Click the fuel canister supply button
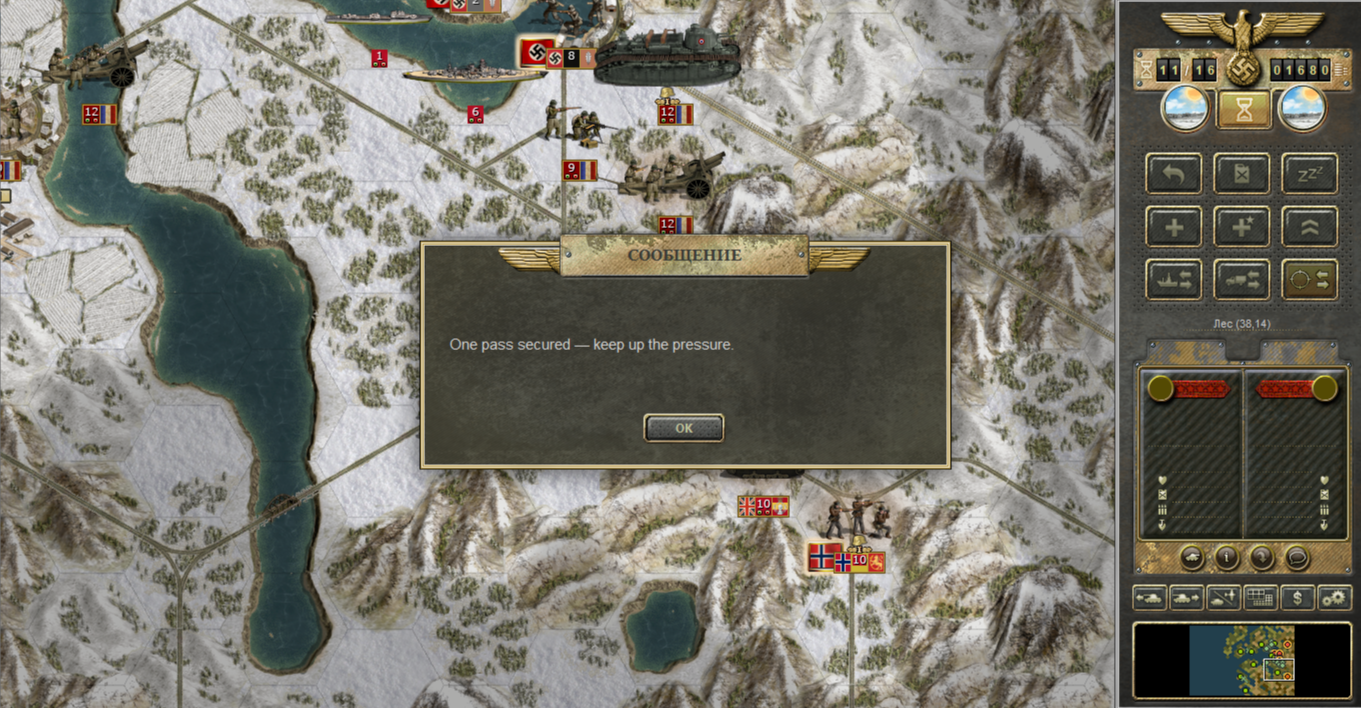Screen dimensions: 1361x708 point(1242,174)
